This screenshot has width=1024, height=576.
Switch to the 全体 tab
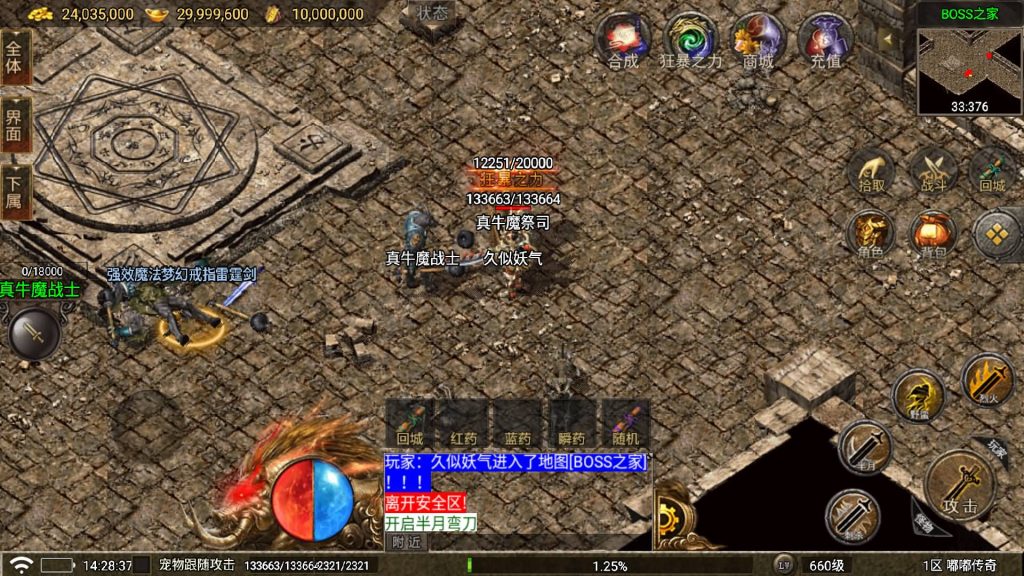point(15,57)
